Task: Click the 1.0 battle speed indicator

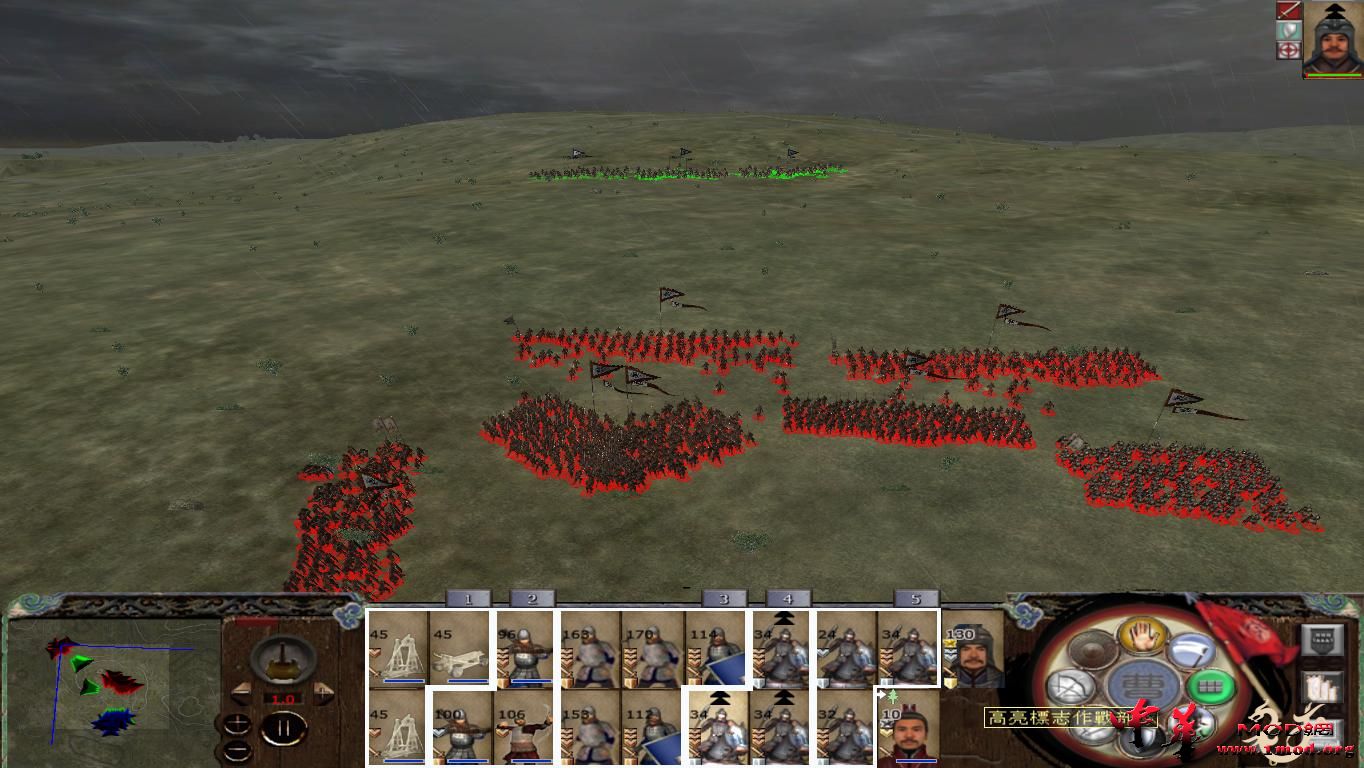Action: pos(283,698)
